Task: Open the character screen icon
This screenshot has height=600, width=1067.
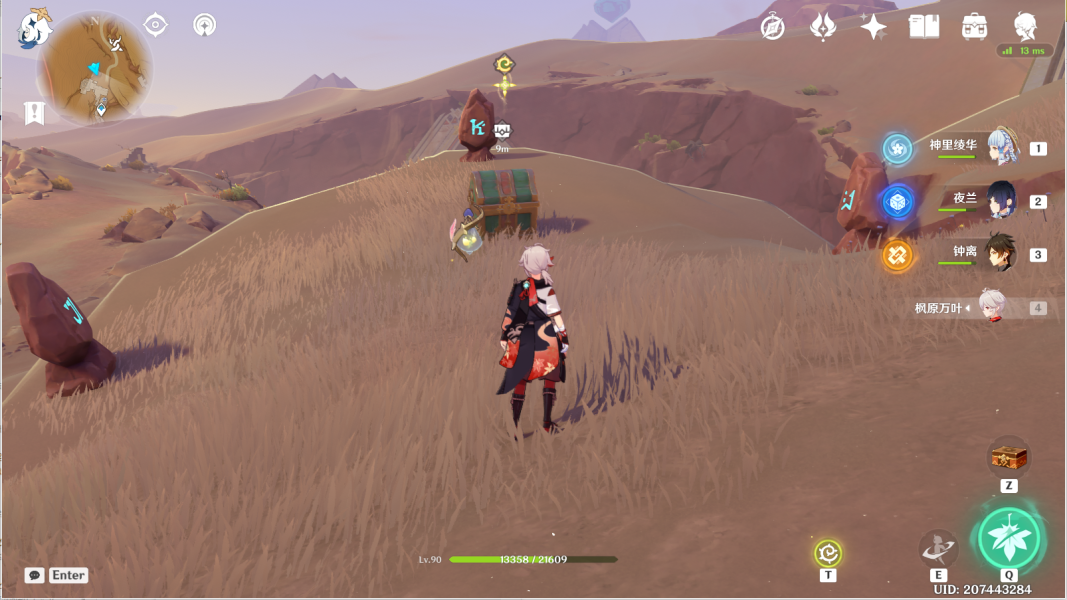Action: [x=1025, y=27]
